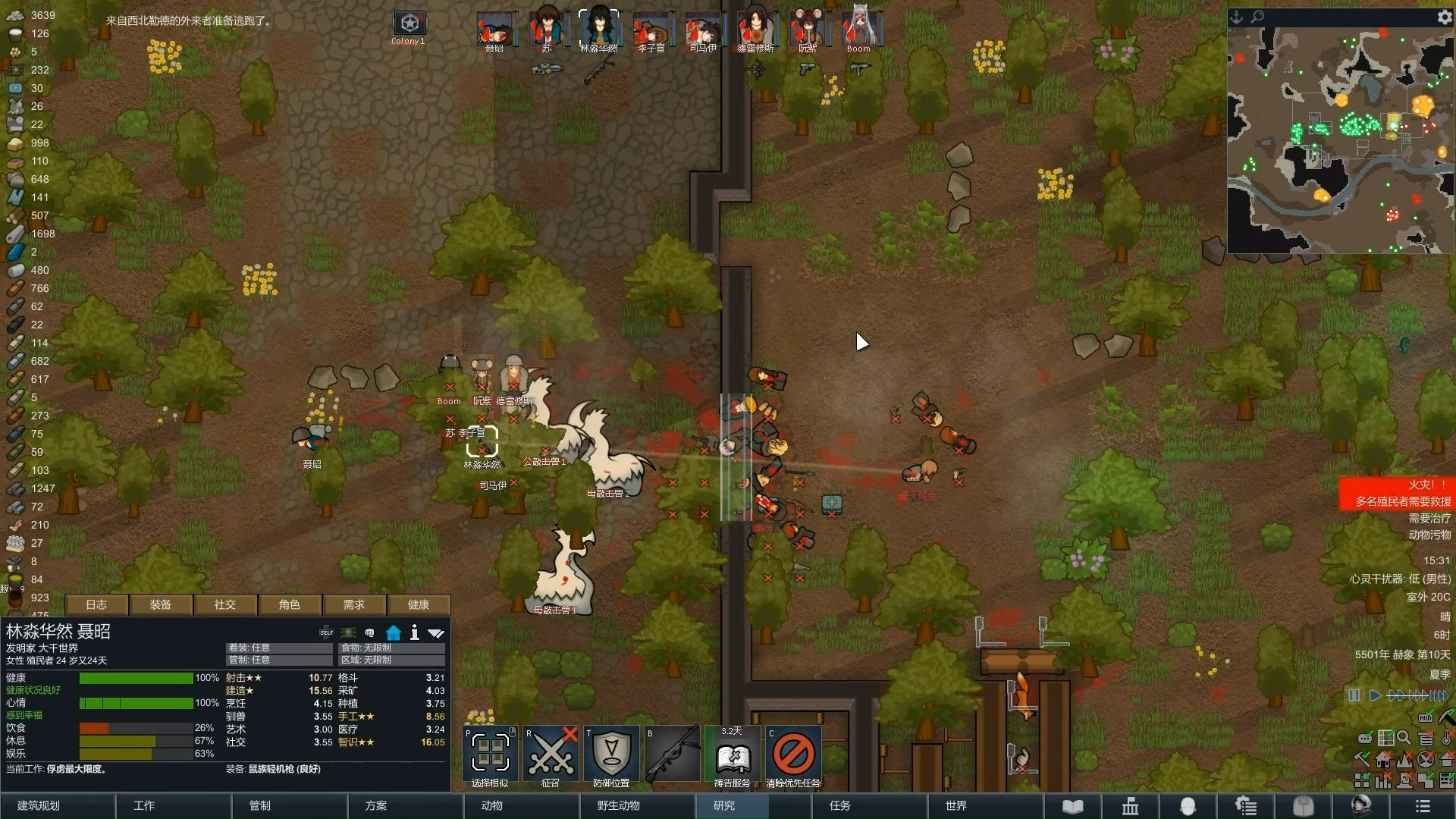Switch to the 日志 log tab
Screen dimensions: 1456x819
point(96,604)
